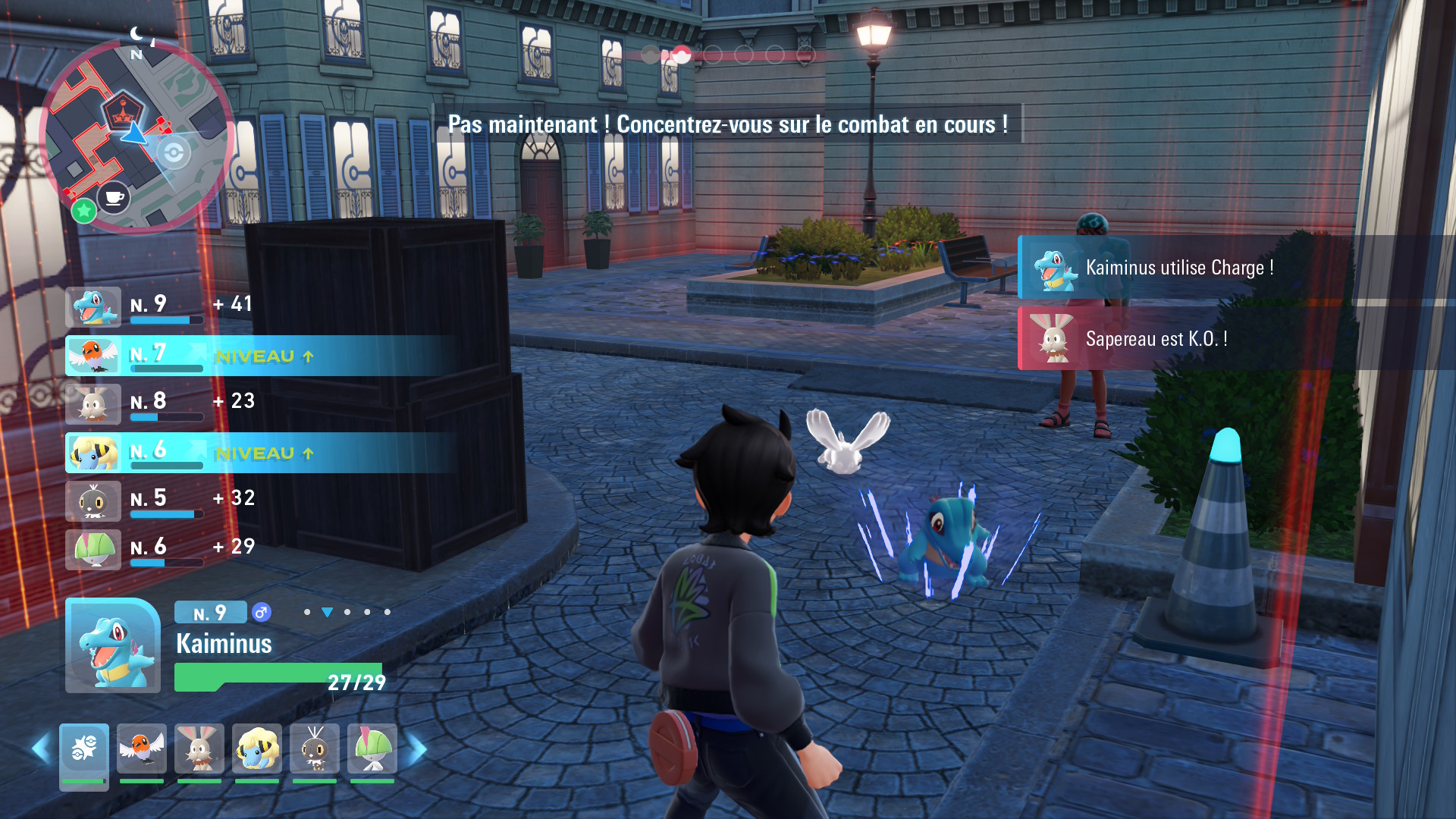Cycle party bar with the left arrow

(41, 749)
